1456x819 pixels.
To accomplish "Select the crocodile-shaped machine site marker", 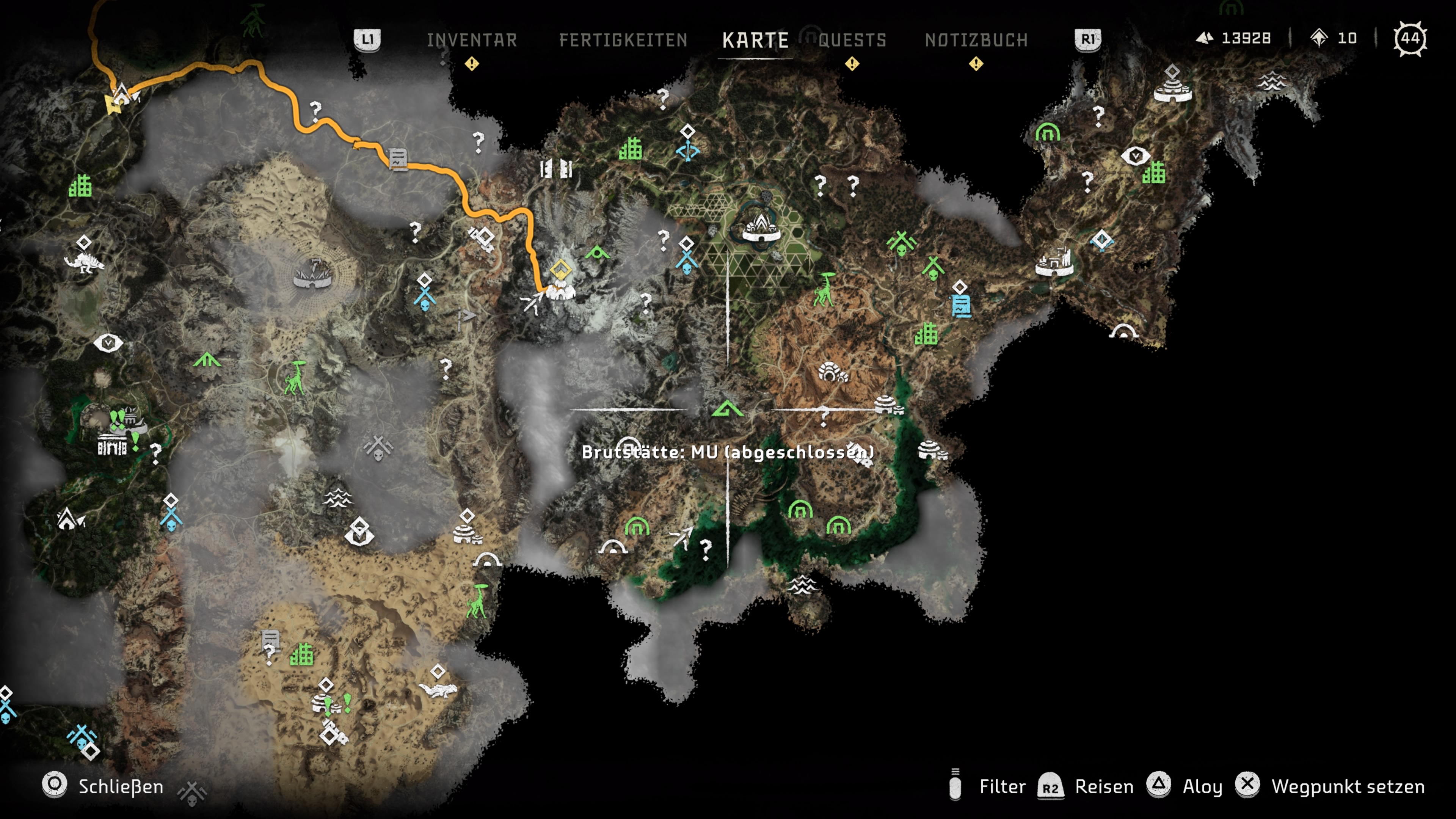I will (438, 690).
